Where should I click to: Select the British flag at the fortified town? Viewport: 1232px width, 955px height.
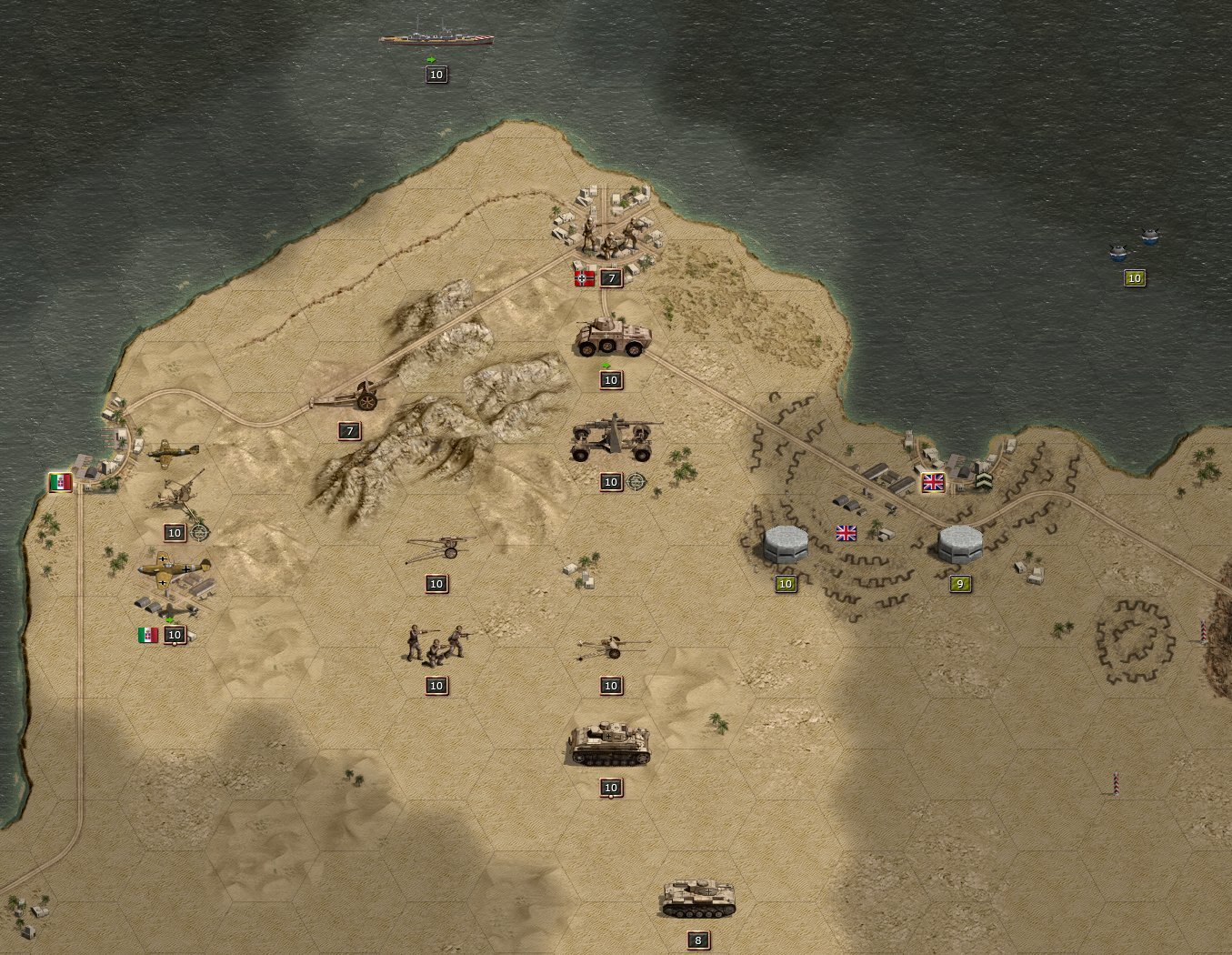(x=933, y=480)
